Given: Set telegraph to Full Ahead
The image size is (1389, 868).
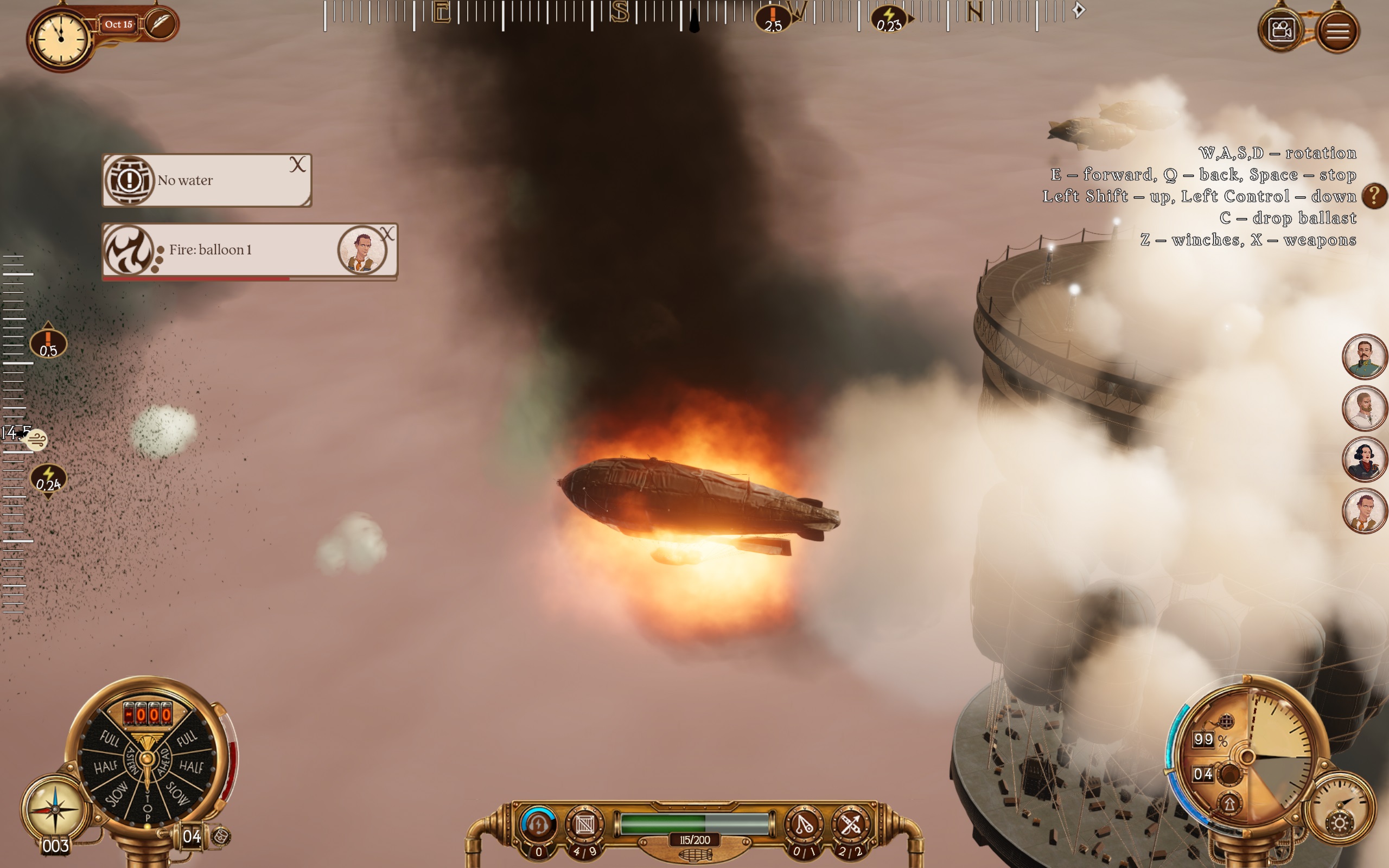Looking at the screenshot, I should click(x=187, y=738).
